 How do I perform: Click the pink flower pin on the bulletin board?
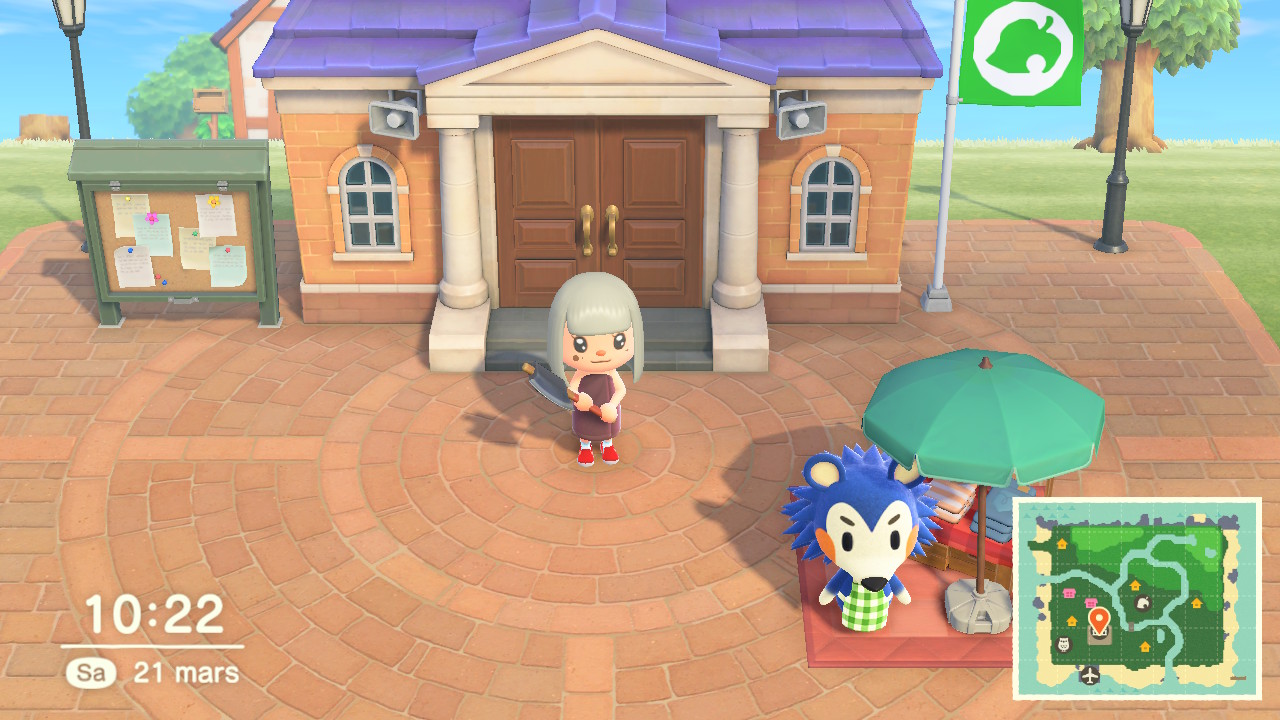(152, 217)
